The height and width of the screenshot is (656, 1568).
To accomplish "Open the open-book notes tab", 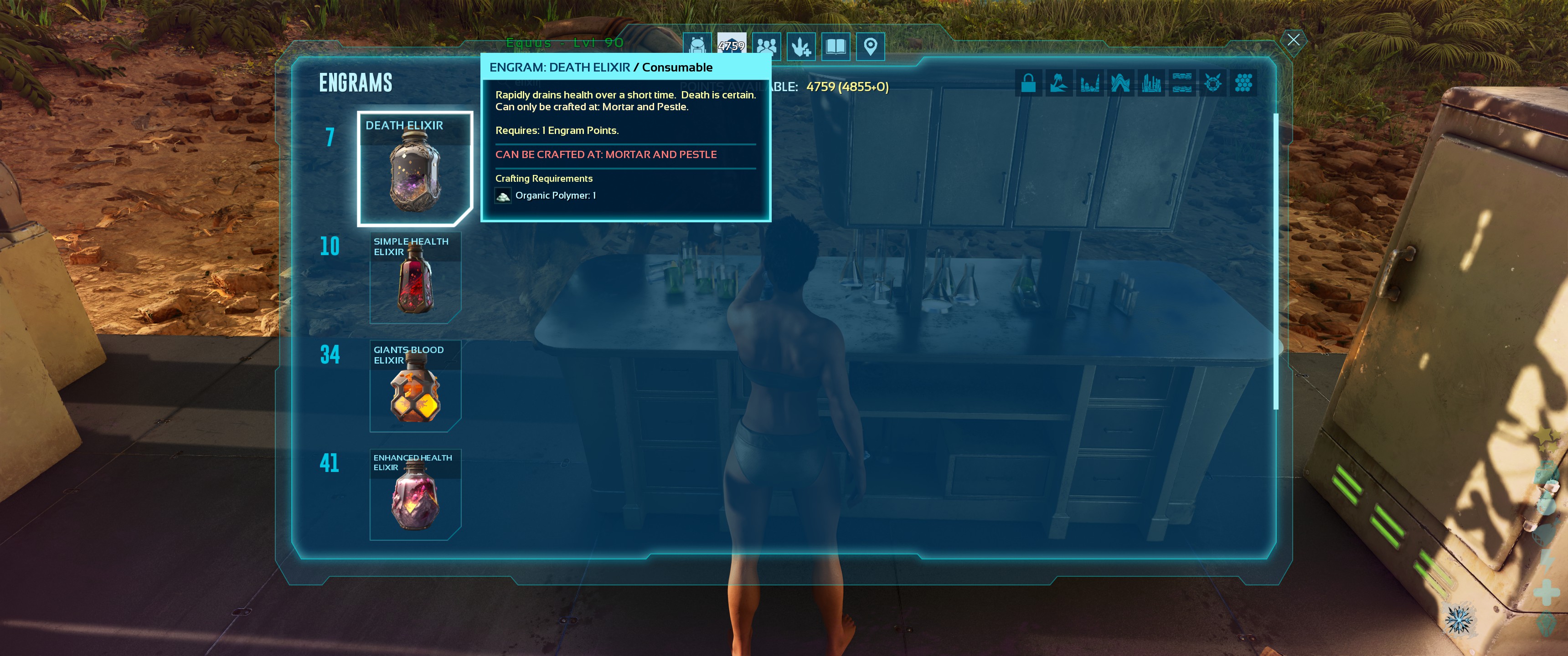I will 836,46.
